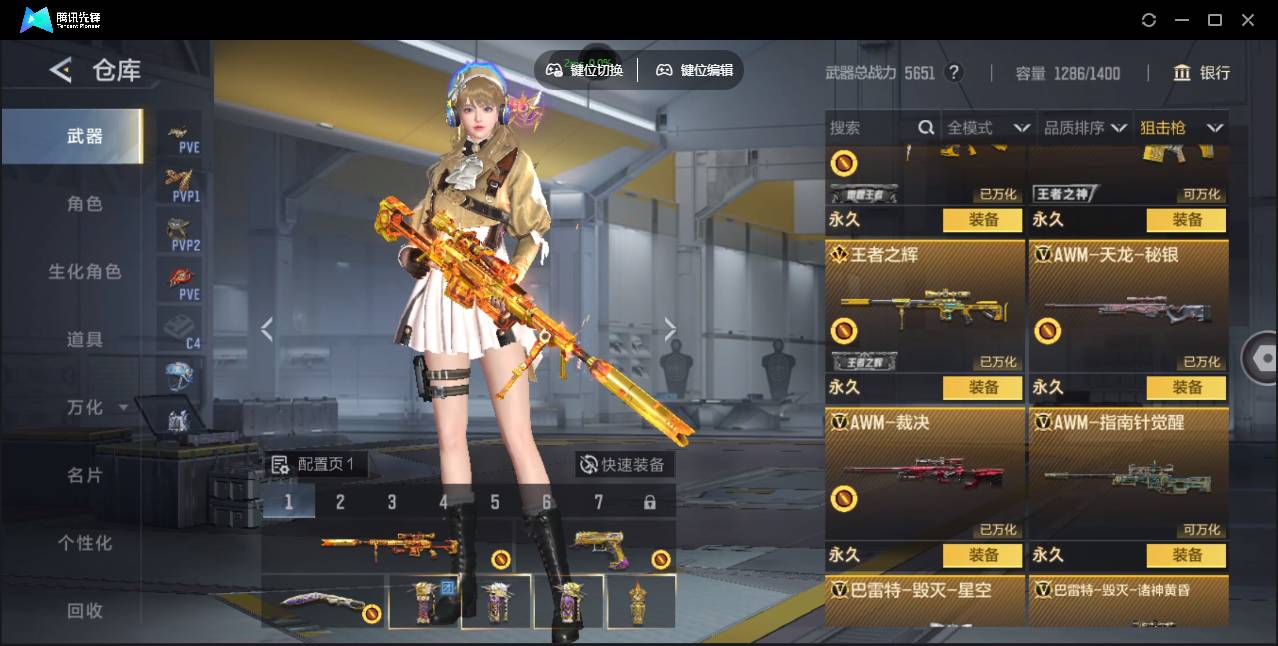
Task: Select the AWM-裁决 weapon card
Action: point(925,472)
